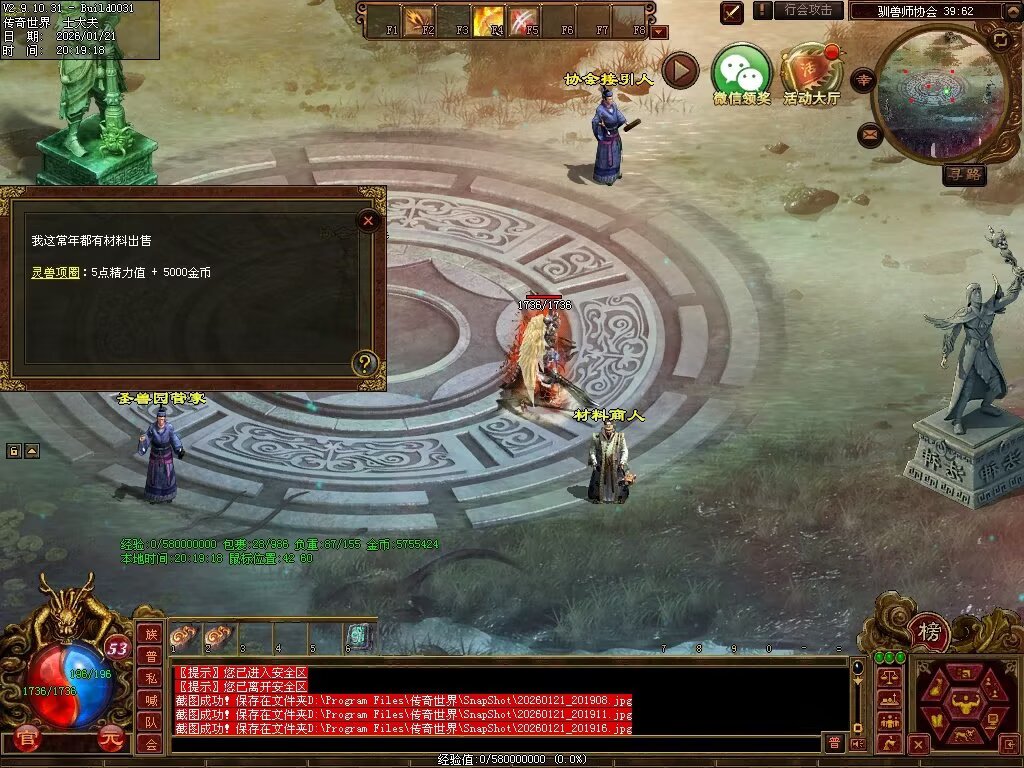Close the material merchant dialog
Image resolution: width=1024 pixels, height=768 pixels.
369,220
